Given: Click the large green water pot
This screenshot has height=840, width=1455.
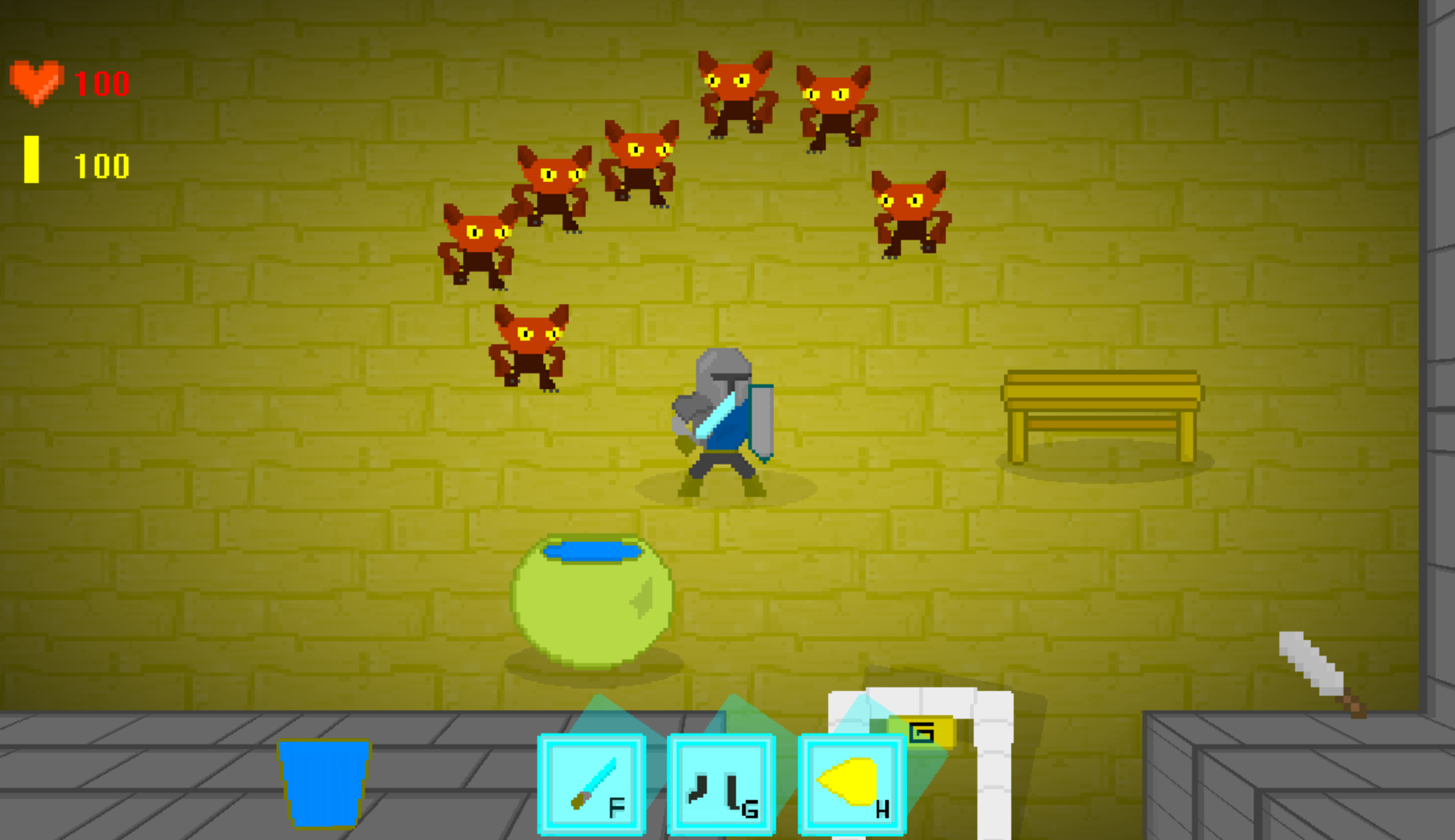Looking at the screenshot, I should pos(593,599).
